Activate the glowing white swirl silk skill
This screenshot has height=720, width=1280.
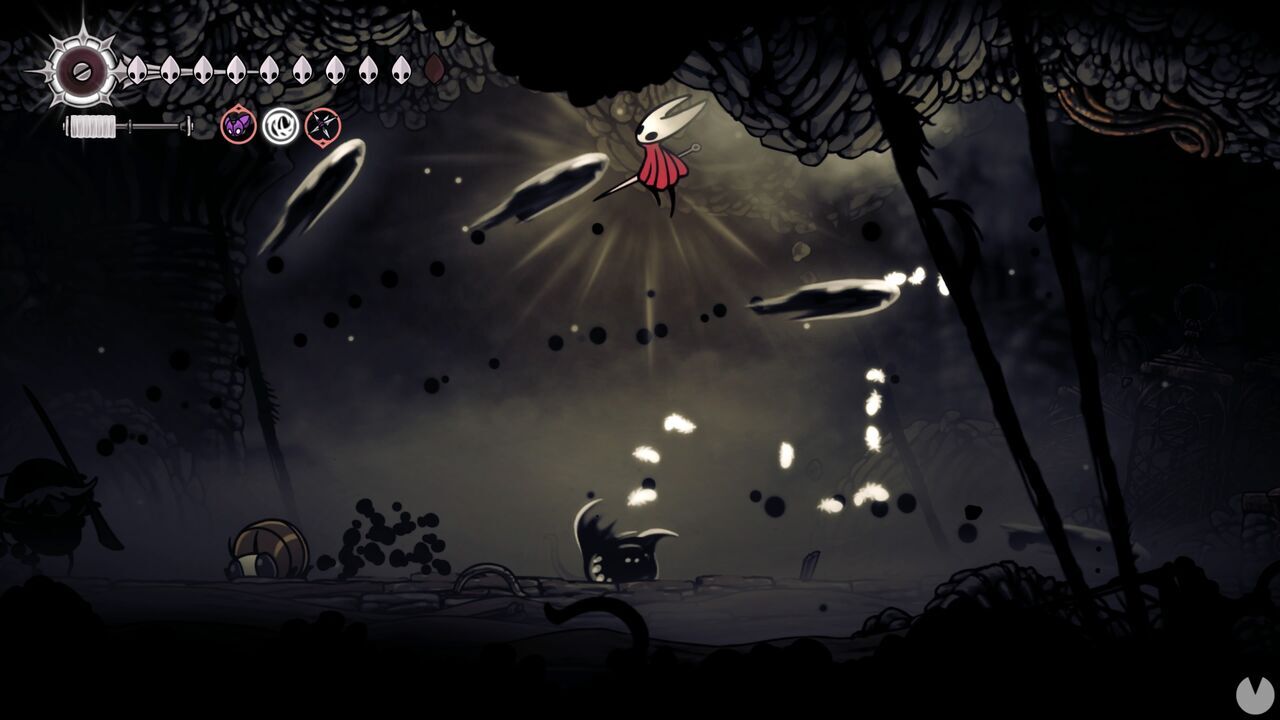point(281,126)
